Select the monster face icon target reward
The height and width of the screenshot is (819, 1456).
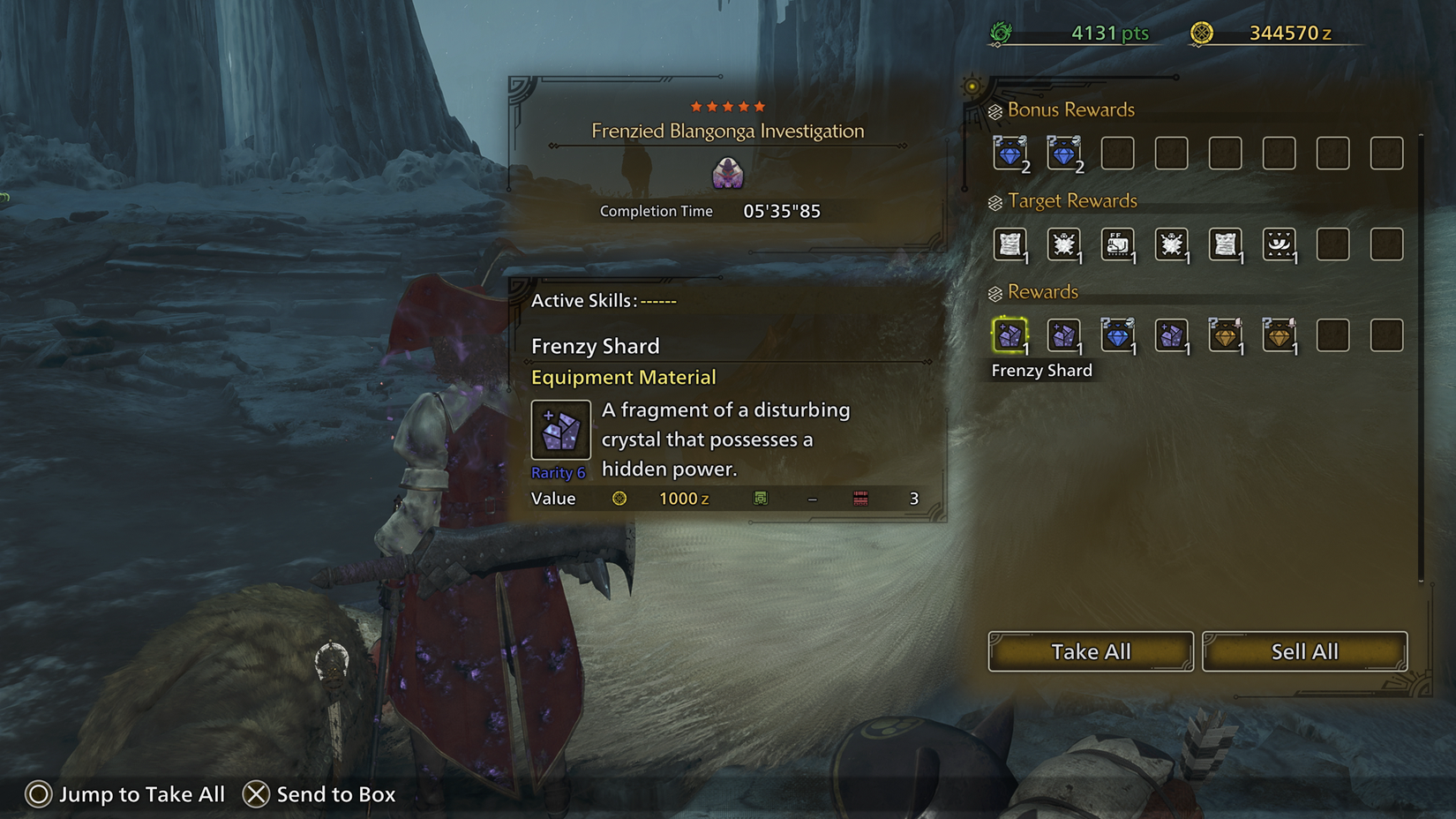click(x=1280, y=245)
